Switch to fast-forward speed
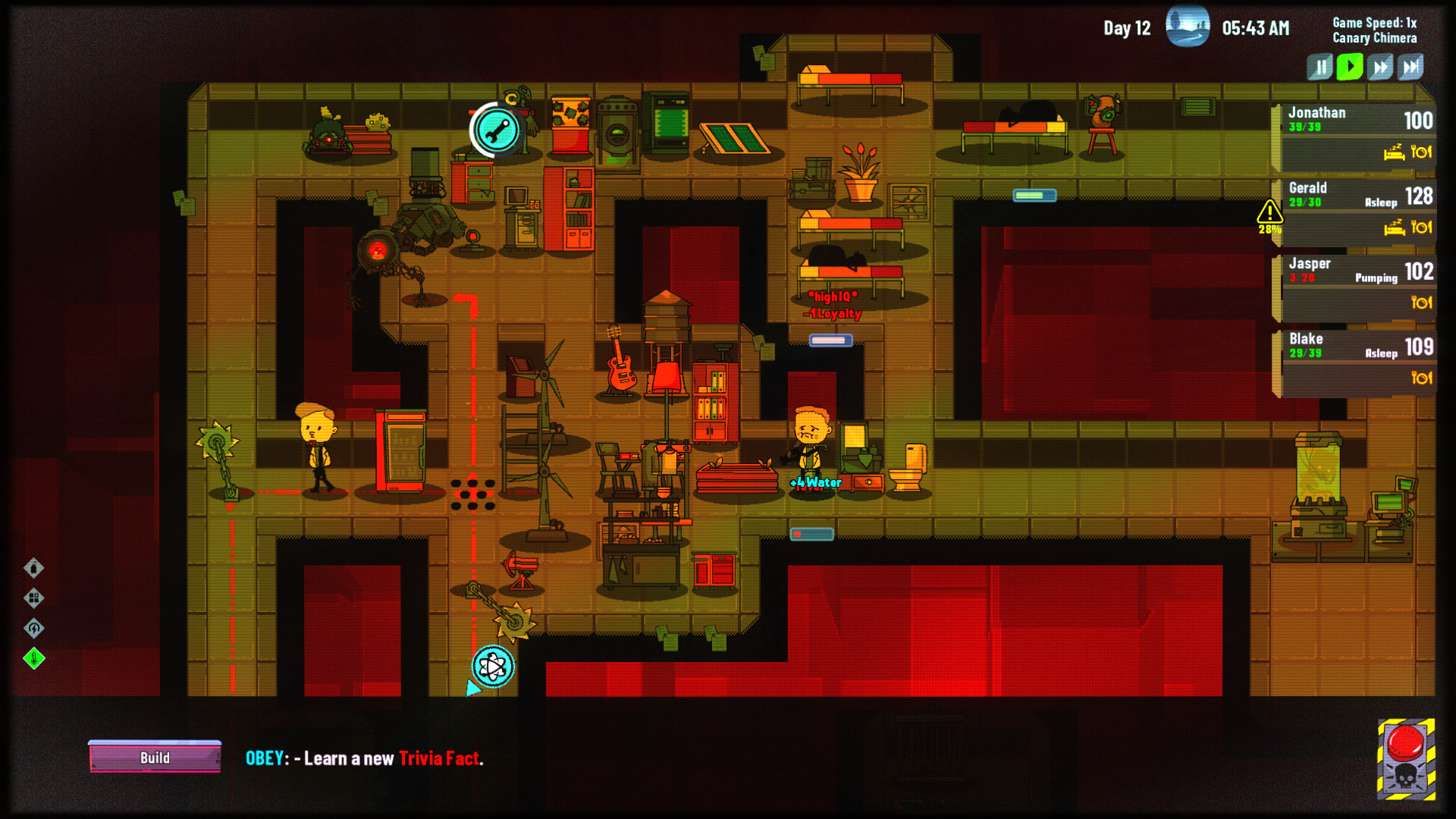The width and height of the screenshot is (1456, 819). click(x=1380, y=67)
